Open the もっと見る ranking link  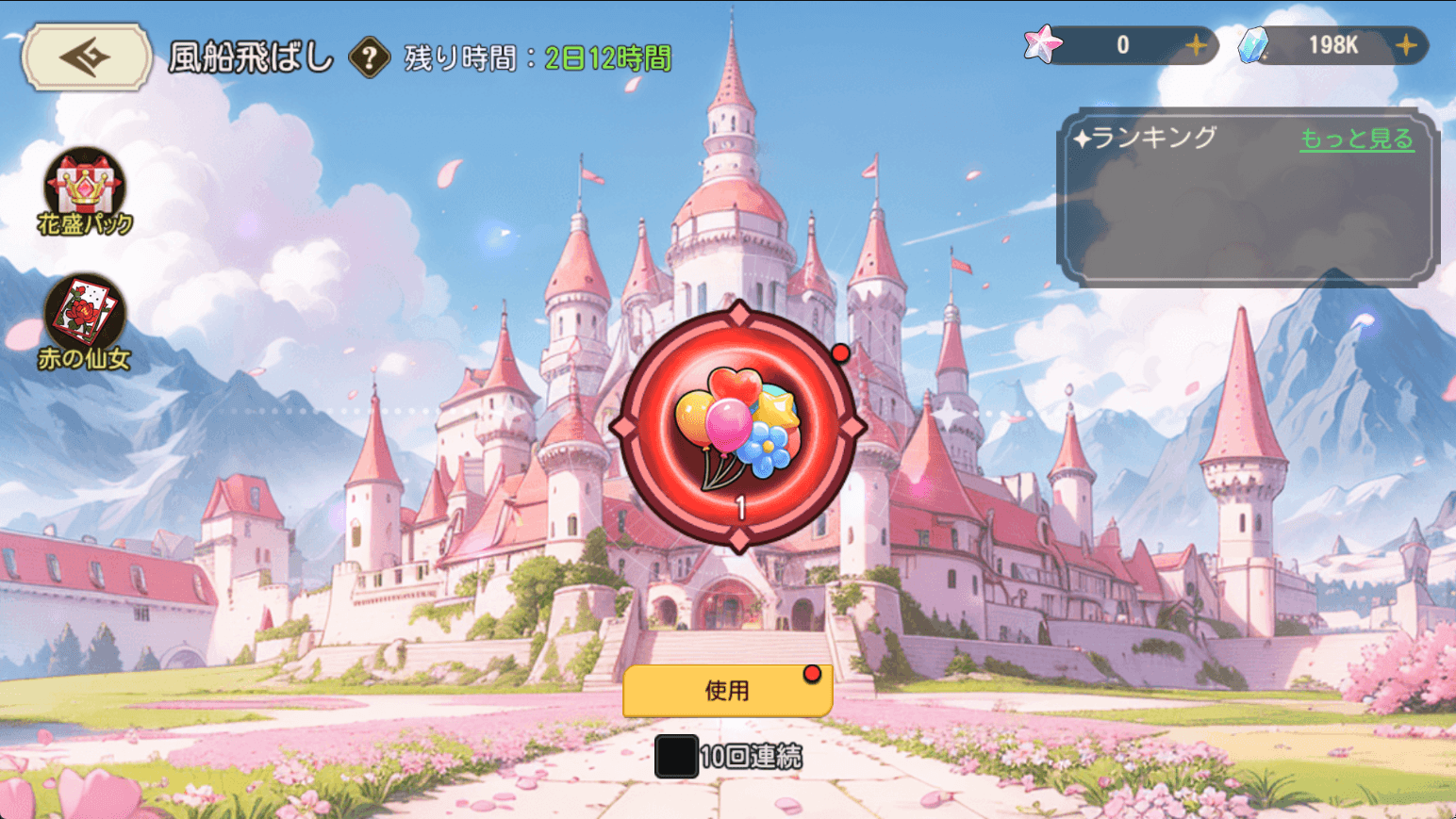pos(1356,139)
